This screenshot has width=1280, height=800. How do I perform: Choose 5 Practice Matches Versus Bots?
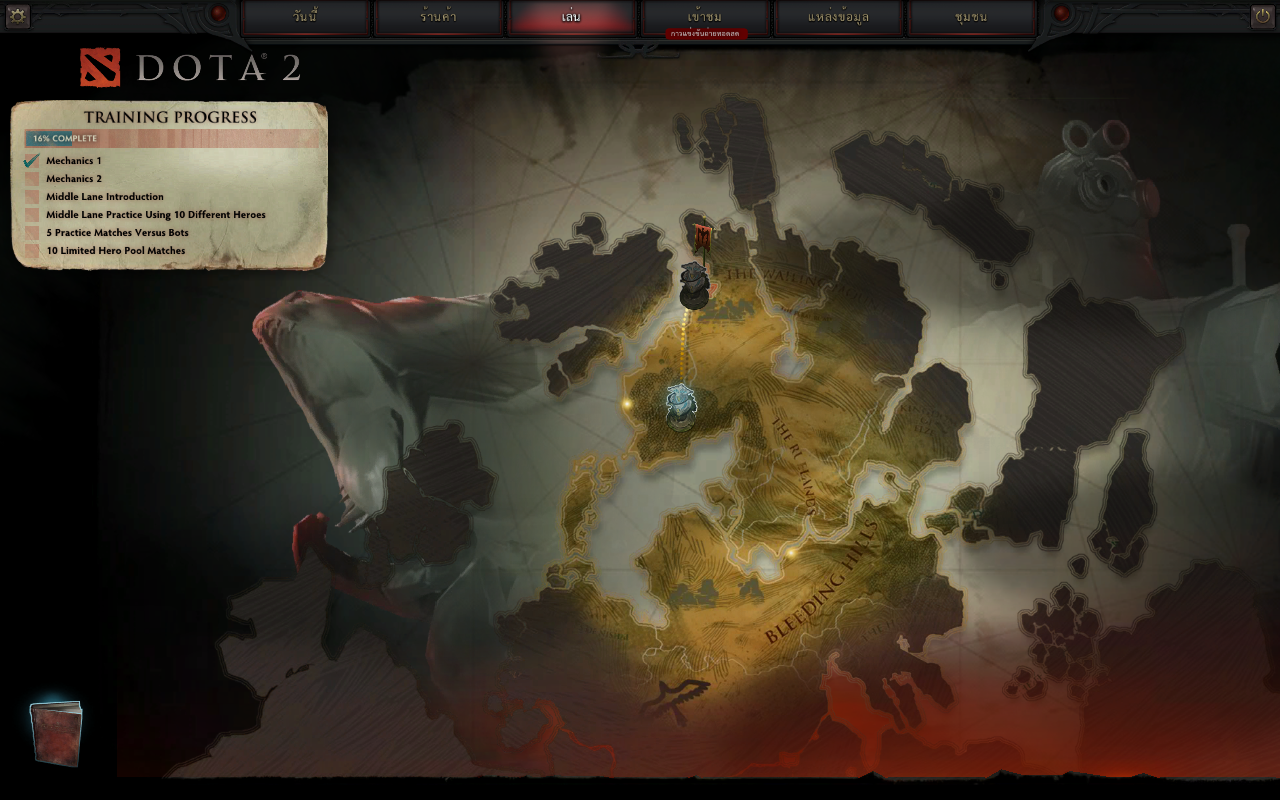(117, 233)
